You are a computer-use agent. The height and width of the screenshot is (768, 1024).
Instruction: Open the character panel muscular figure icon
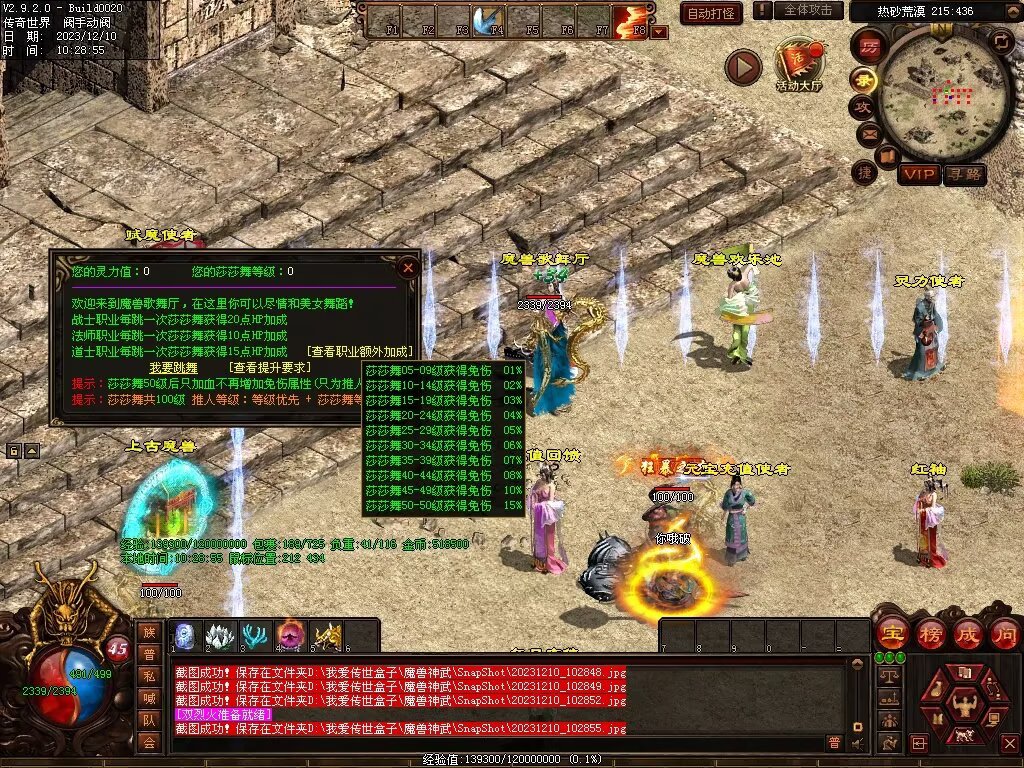pyautogui.click(x=966, y=707)
